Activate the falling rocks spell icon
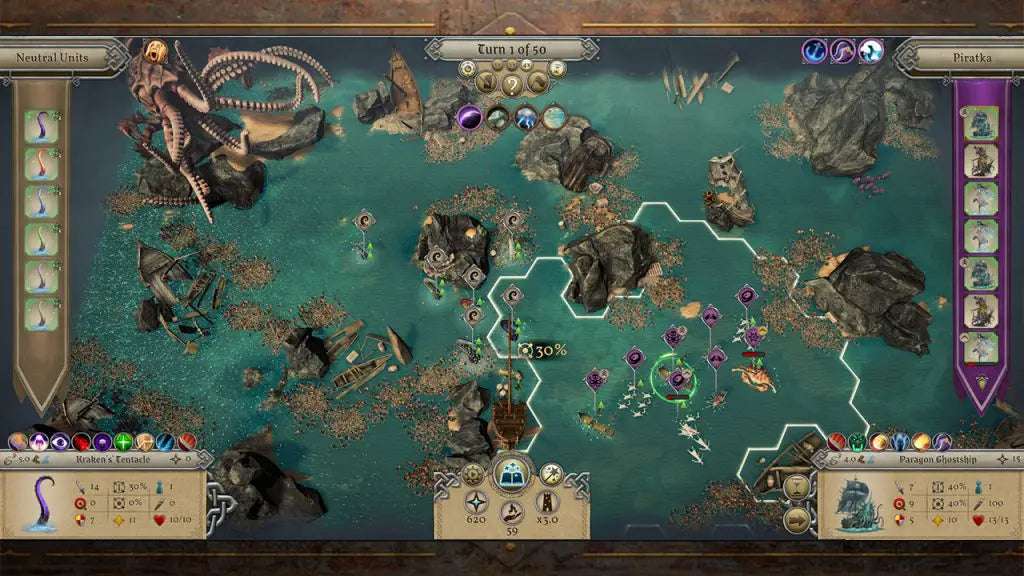The image size is (1024, 576). 498,118
